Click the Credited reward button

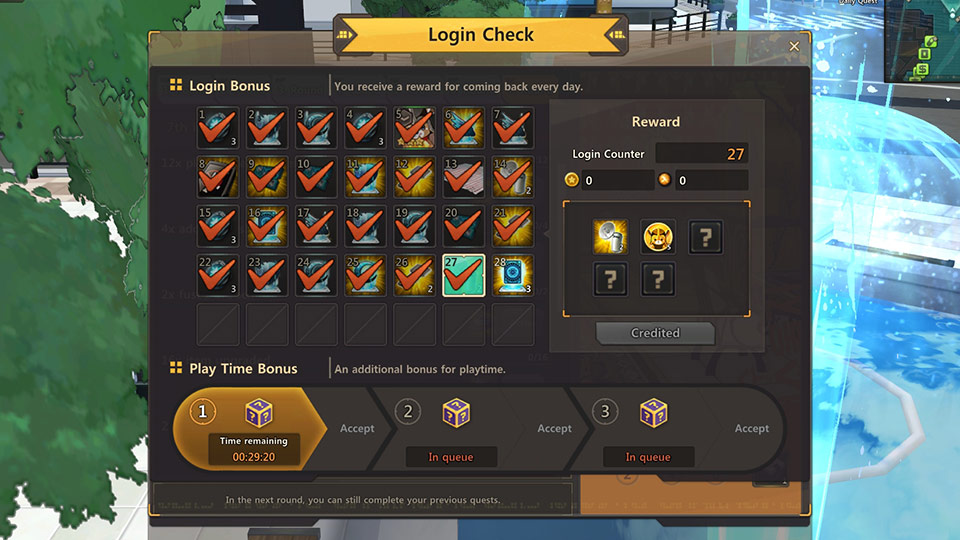click(655, 333)
